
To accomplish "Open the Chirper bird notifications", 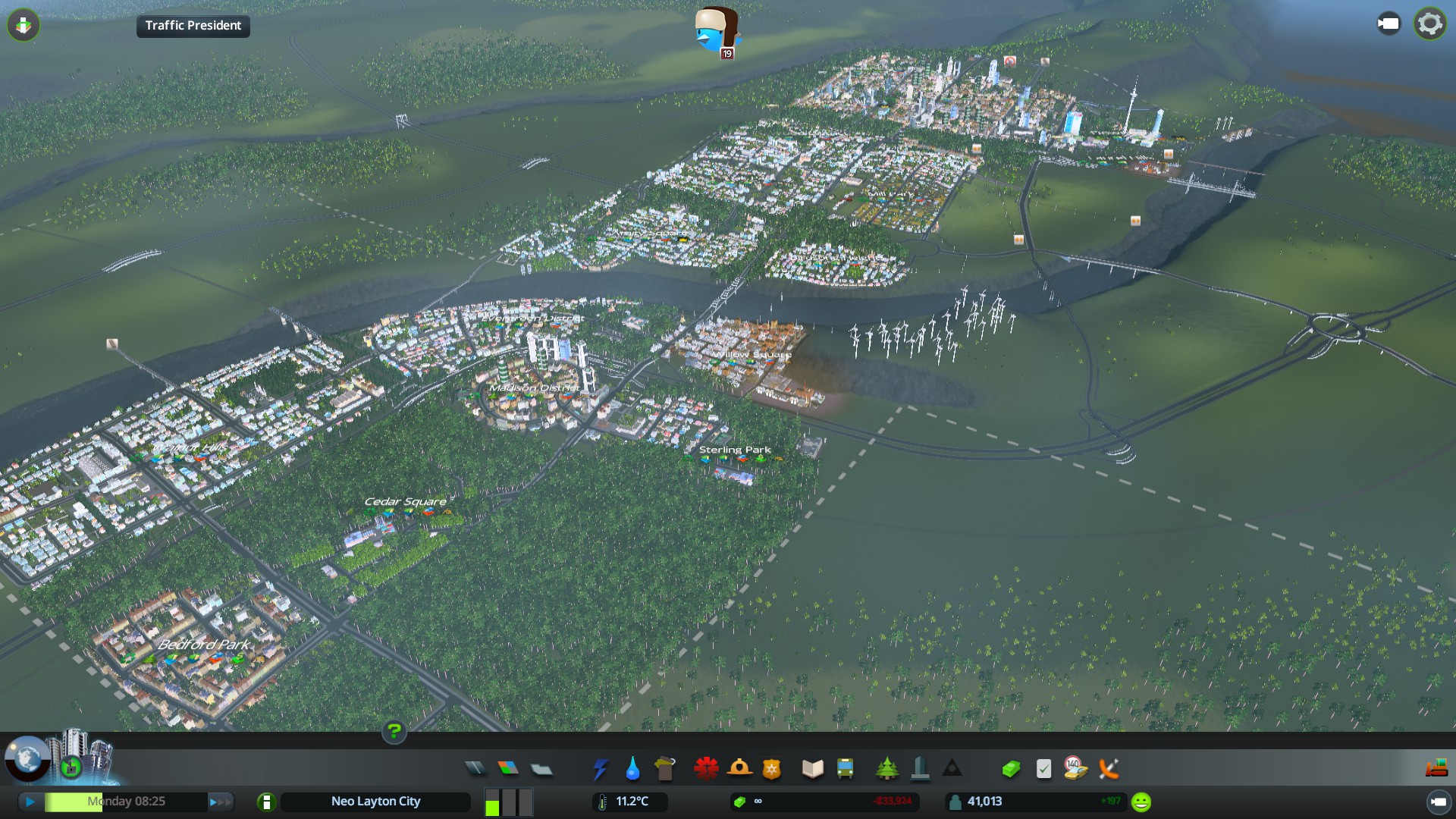I will click(717, 32).
